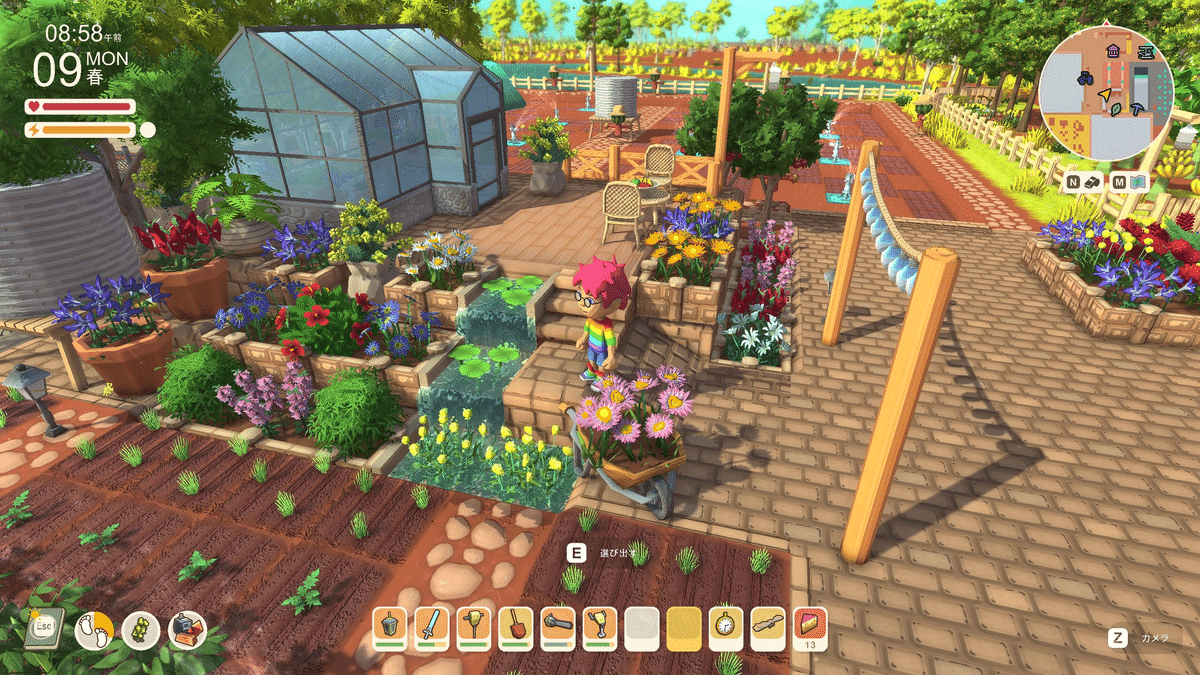Click the footprints icon
The width and height of the screenshot is (1200, 675).
pyautogui.click(x=94, y=630)
